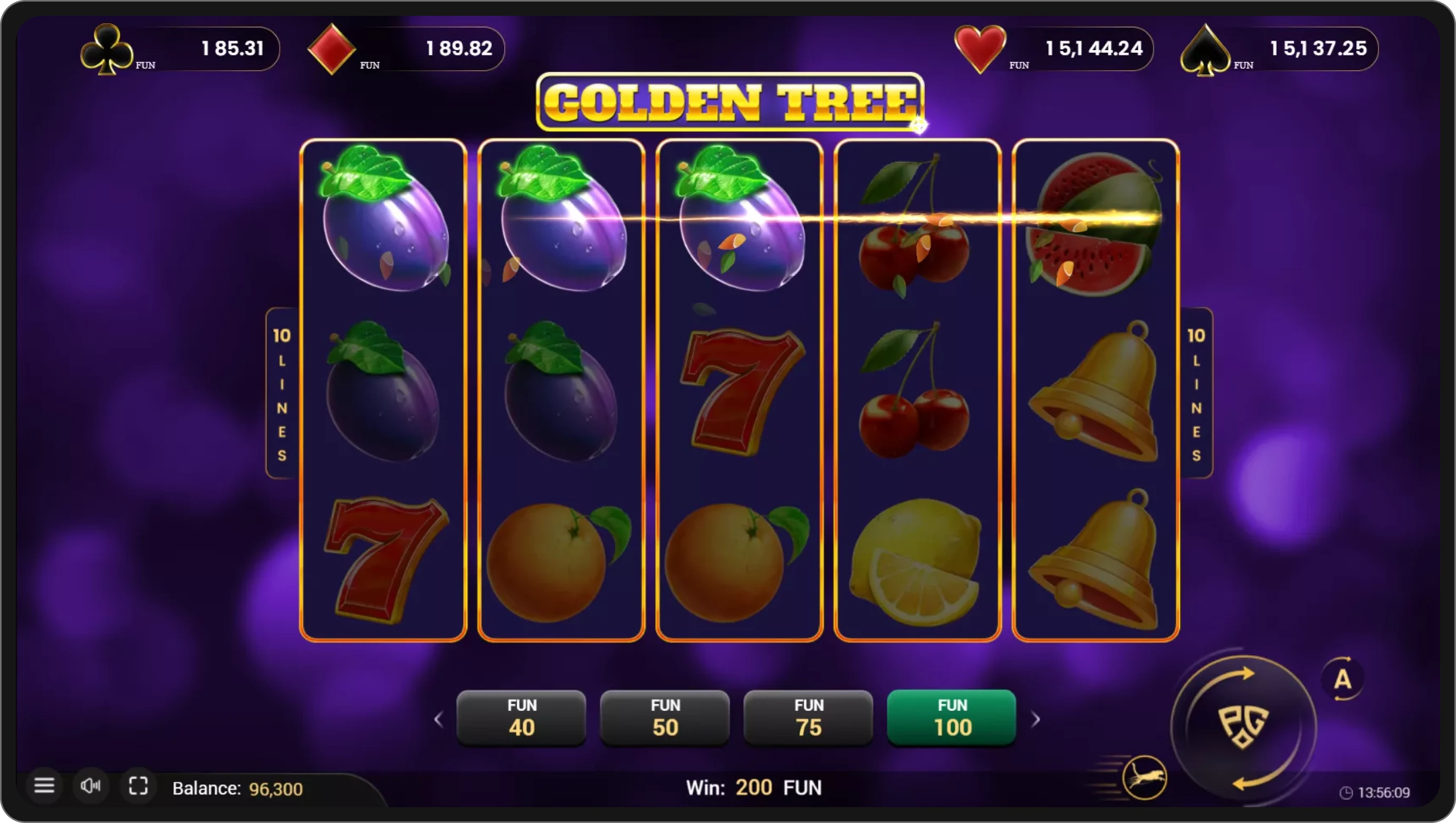This screenshot has height=823, width=1456.
Task: Click the clubs jackpot icon
Action: coord(108,49)
